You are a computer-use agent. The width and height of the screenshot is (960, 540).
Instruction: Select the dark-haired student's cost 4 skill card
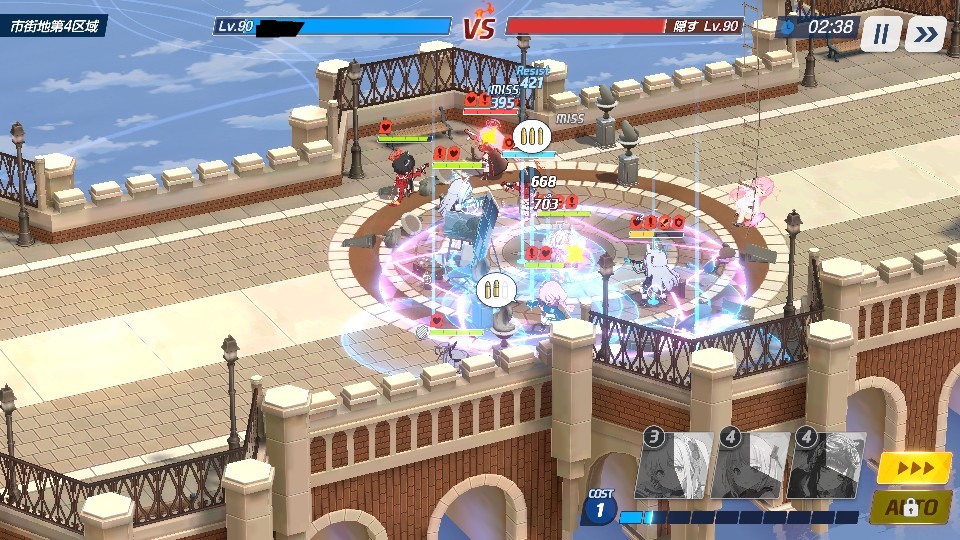pos(827,466)
